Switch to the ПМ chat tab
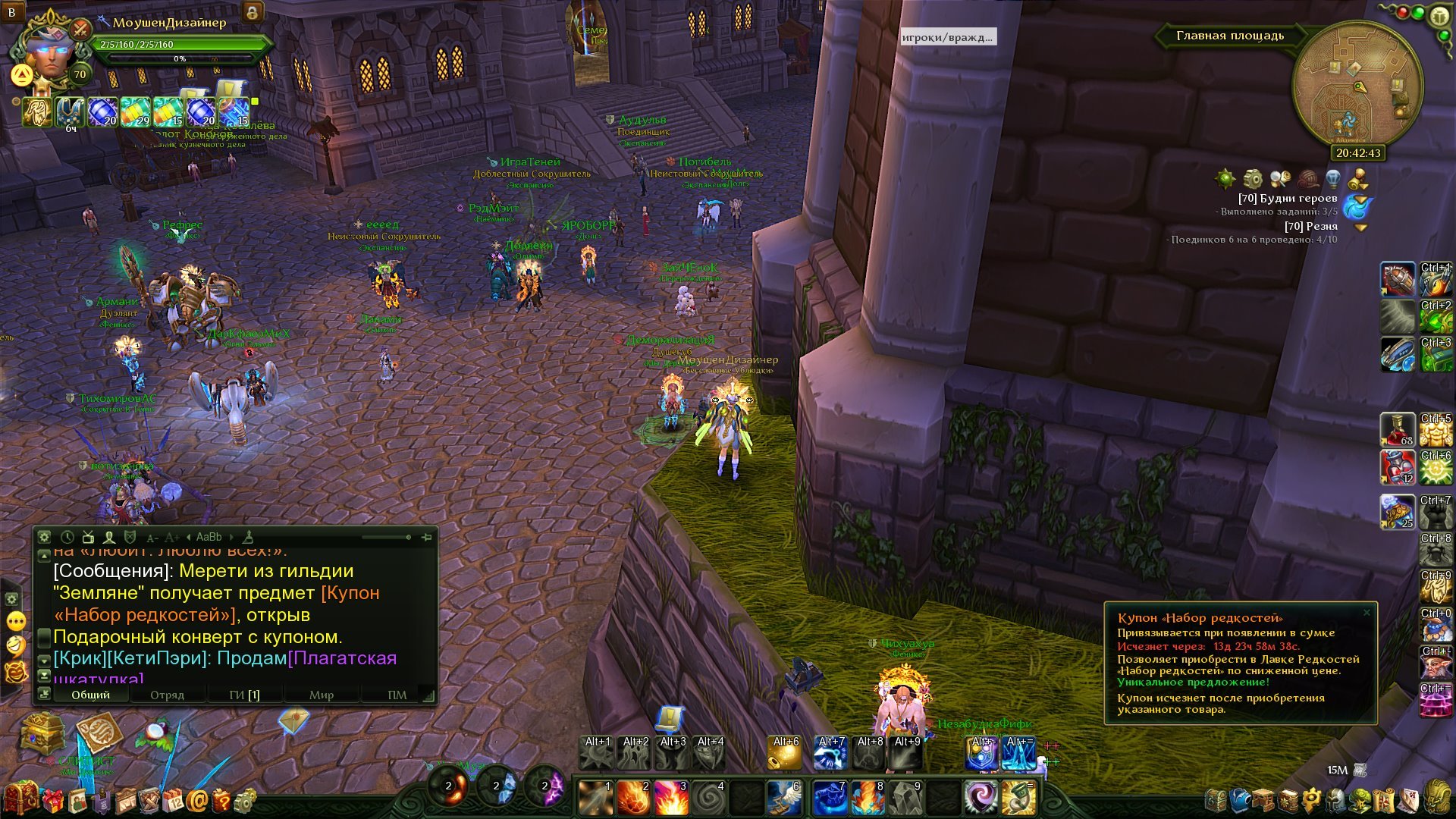1456x819 pixels. pyautogui.click(x=397, y=695)
